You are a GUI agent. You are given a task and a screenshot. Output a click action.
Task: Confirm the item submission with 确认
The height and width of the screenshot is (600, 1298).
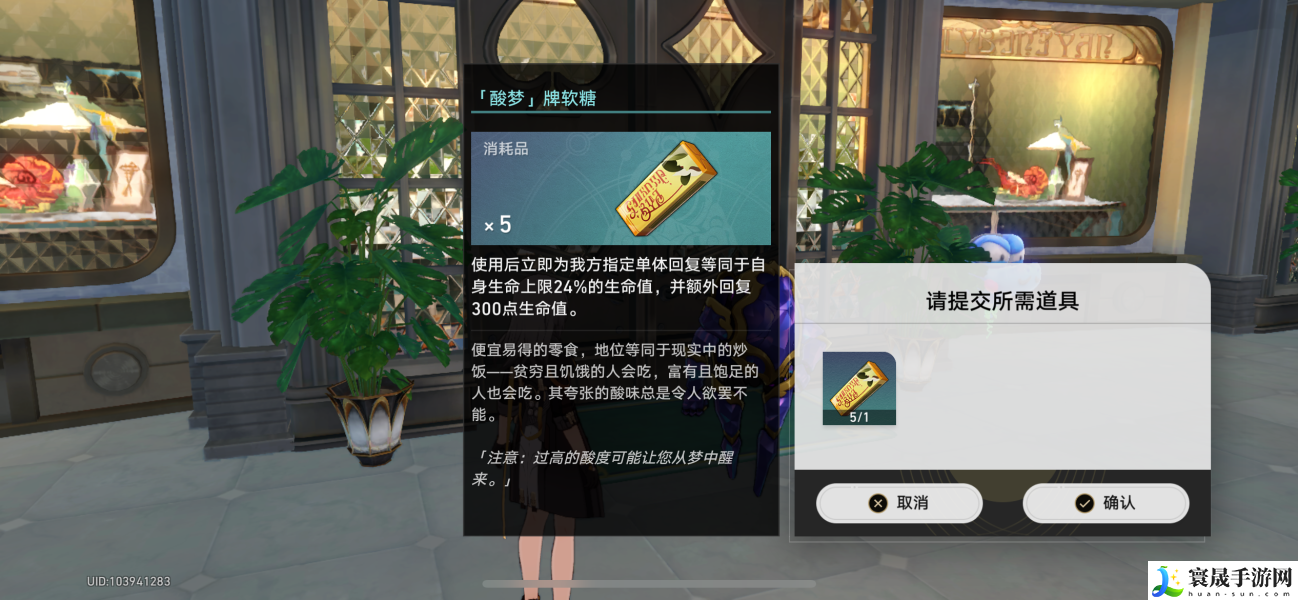click(1105, 503)
